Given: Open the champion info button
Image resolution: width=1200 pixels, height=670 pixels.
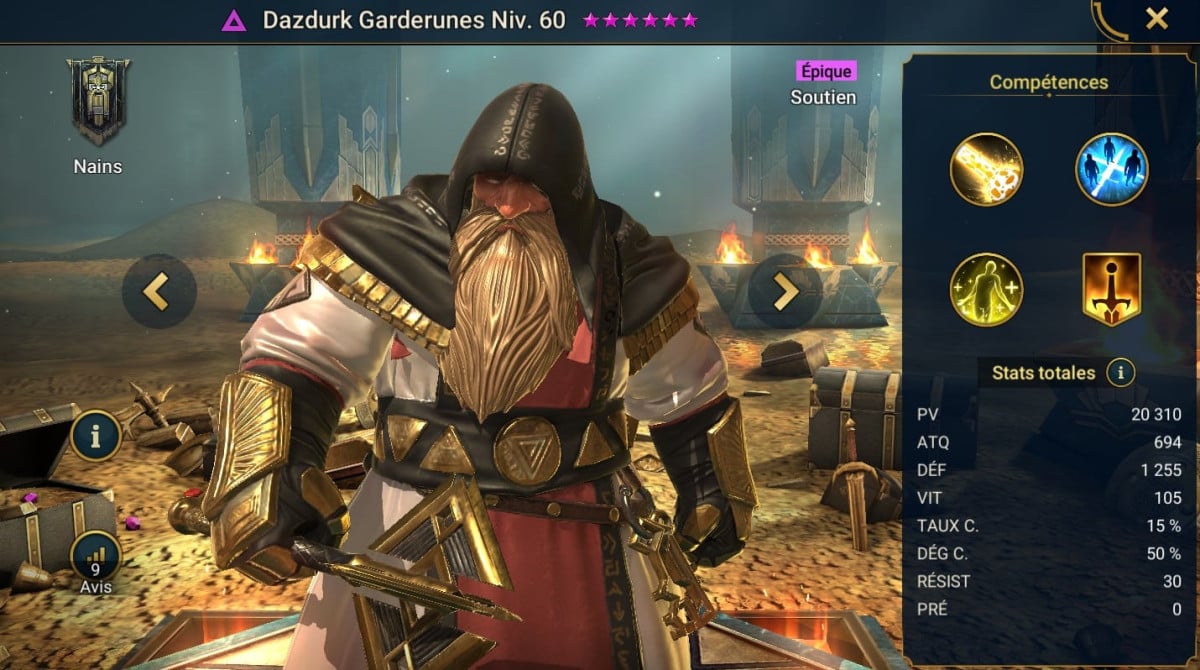Looking at the screenshot, I should coord(95,436).
